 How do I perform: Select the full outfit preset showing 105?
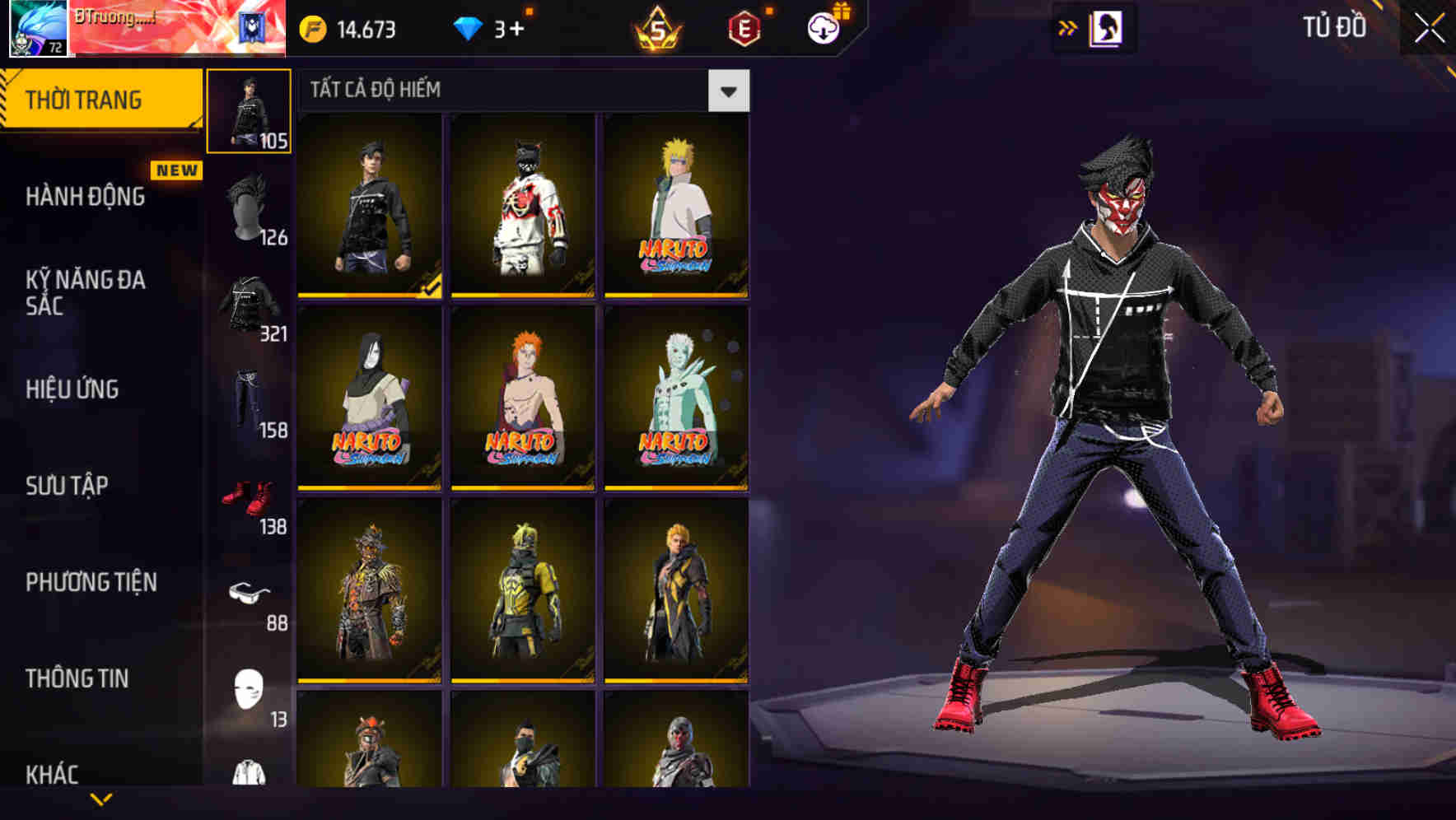point(250,109)
